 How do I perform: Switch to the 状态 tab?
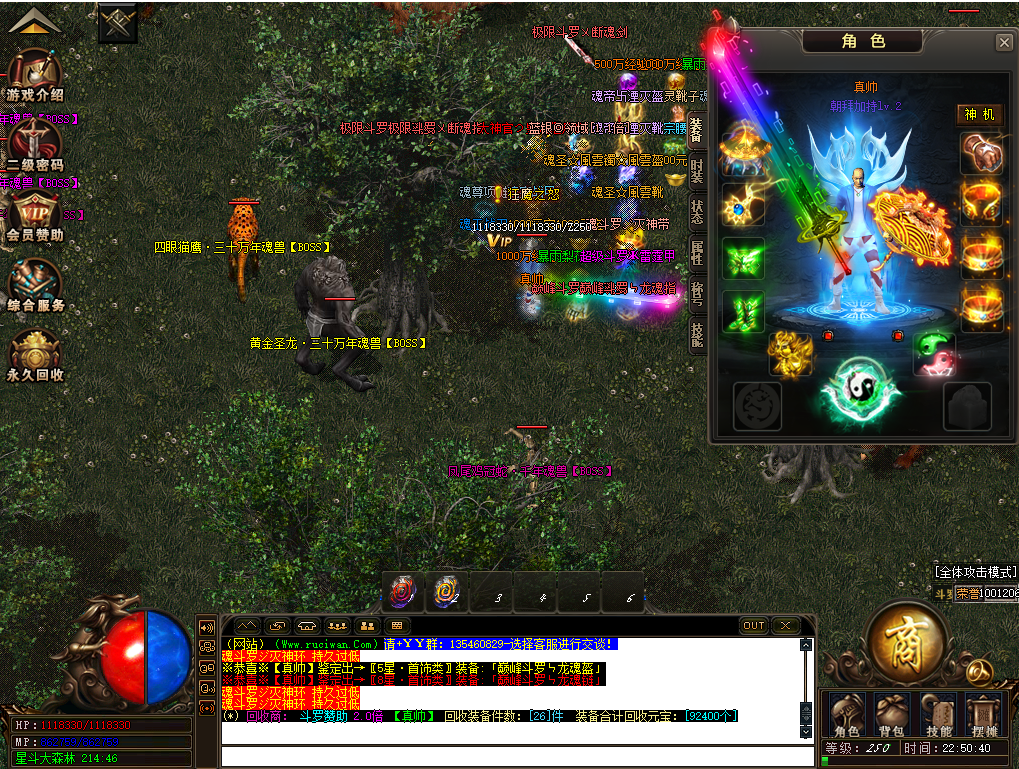pyautogui.click(x=697, y=212)
